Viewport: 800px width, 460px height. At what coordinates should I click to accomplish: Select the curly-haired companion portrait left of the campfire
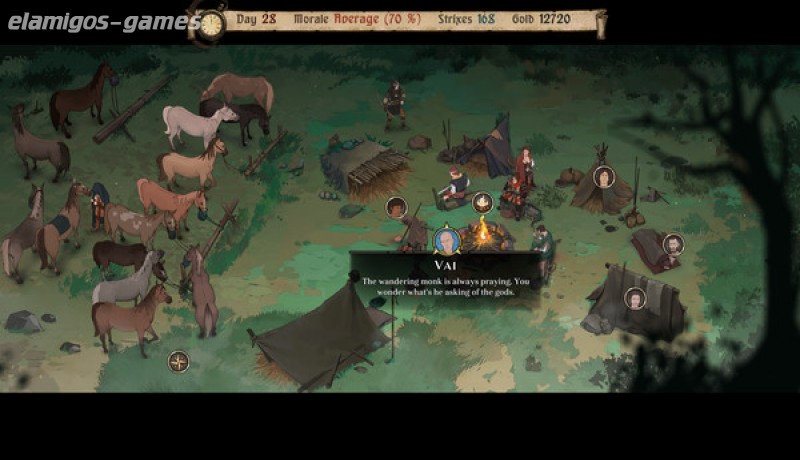click(397, 208)
